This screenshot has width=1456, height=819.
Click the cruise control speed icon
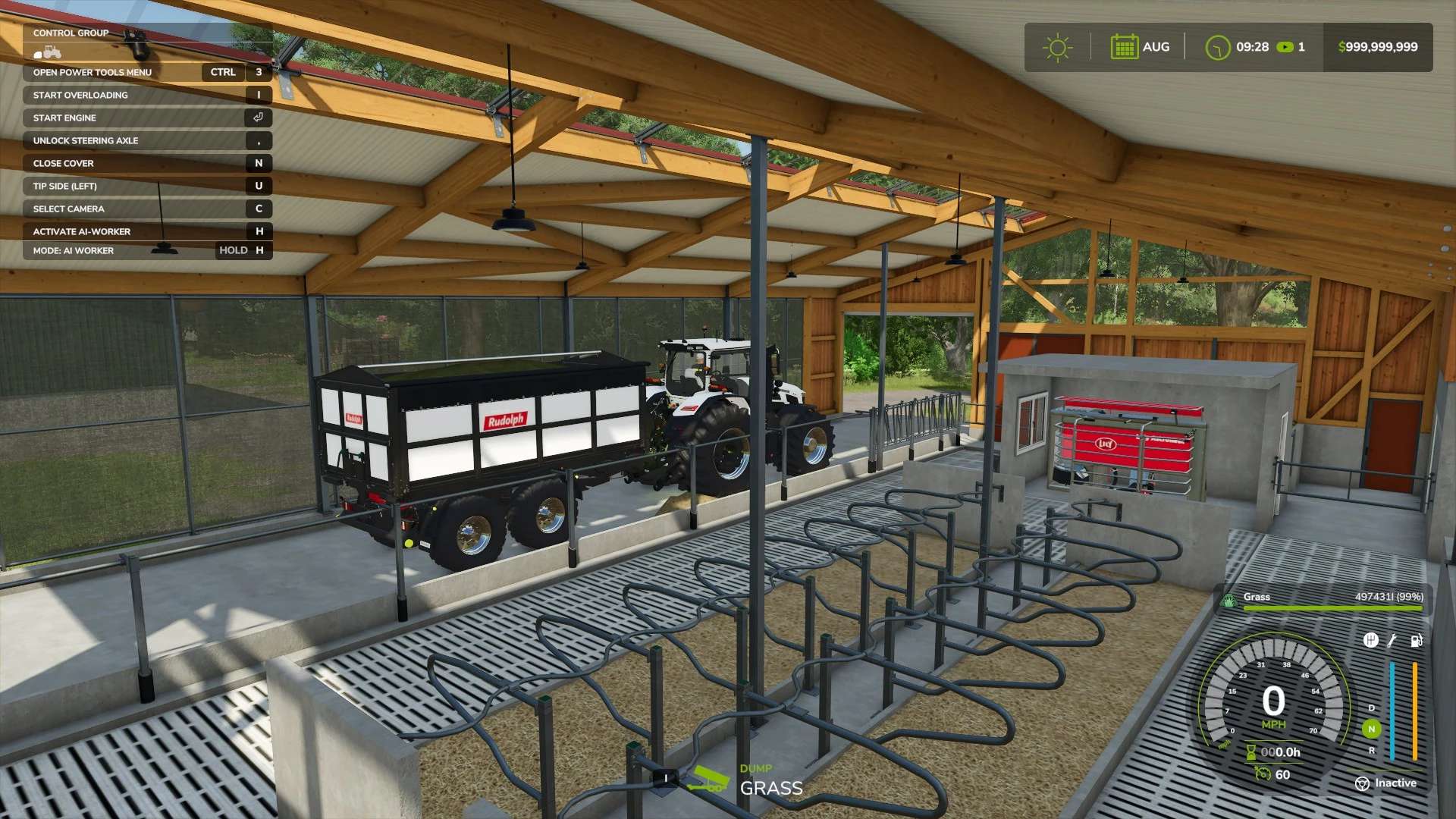click(1263, 774)
